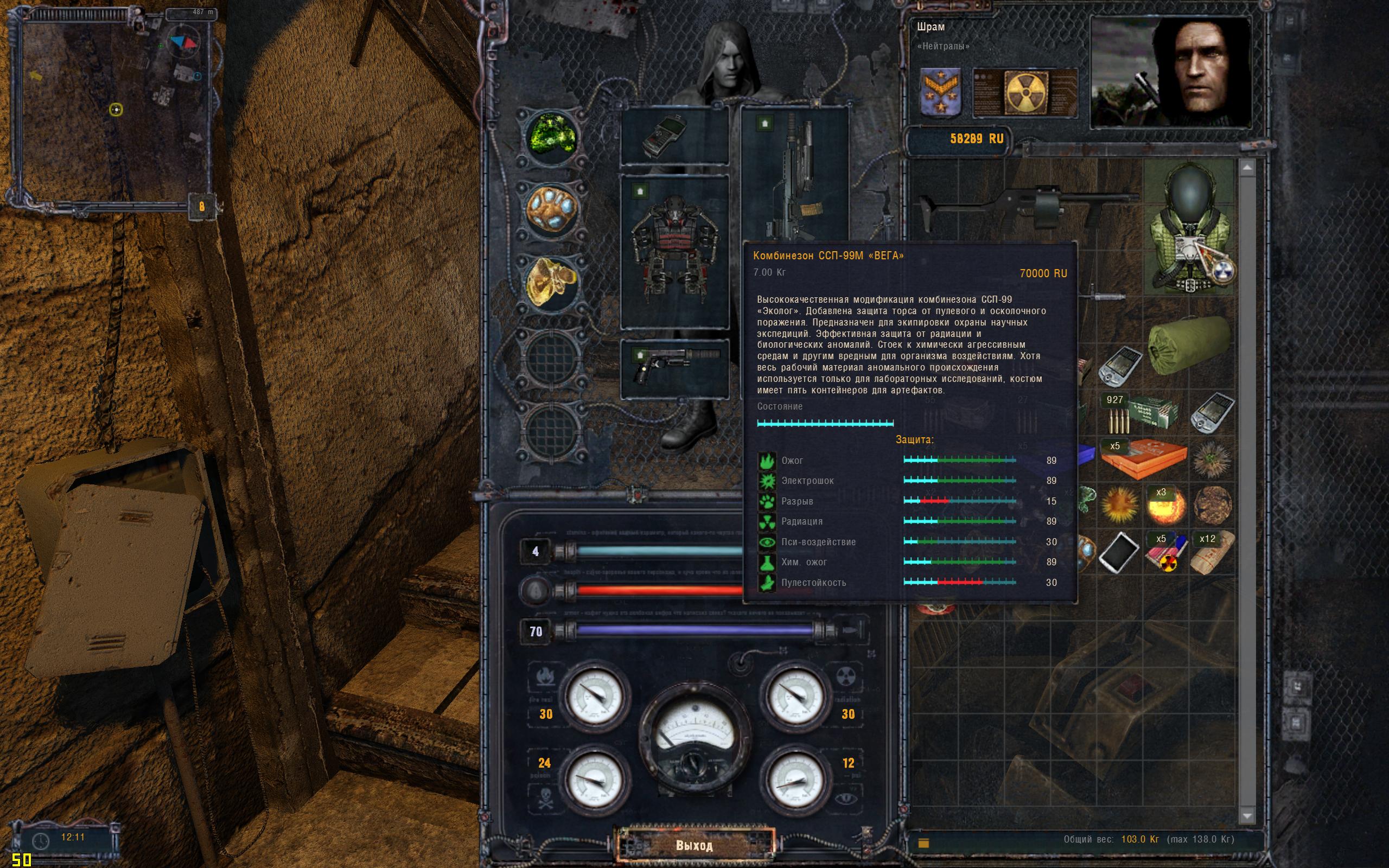Select the yellow crystal artifact slot
Viewport: 1389px width, 868px height.
[x=551, y=282]
